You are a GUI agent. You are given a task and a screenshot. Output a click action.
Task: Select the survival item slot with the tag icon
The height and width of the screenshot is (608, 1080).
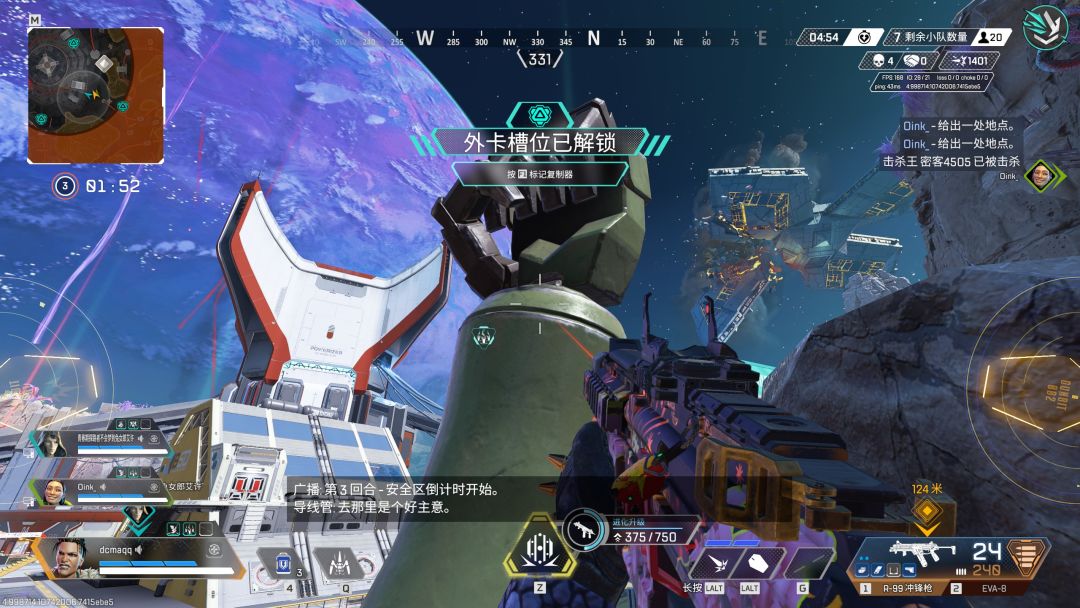pyautogui.click(x=758, y=561)
